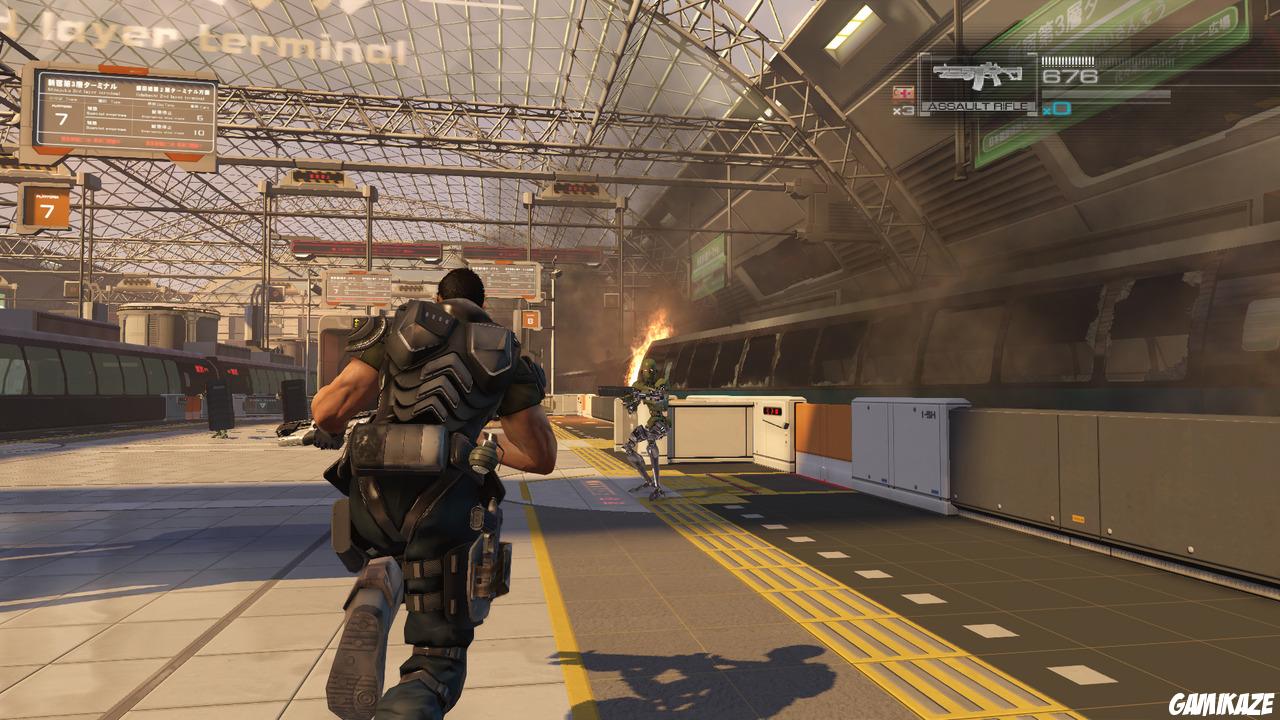This screenshot has width=1280, height=720.
Task: Click the white rifle silhouette in the HUD
Action: click(x=975, y=73)
